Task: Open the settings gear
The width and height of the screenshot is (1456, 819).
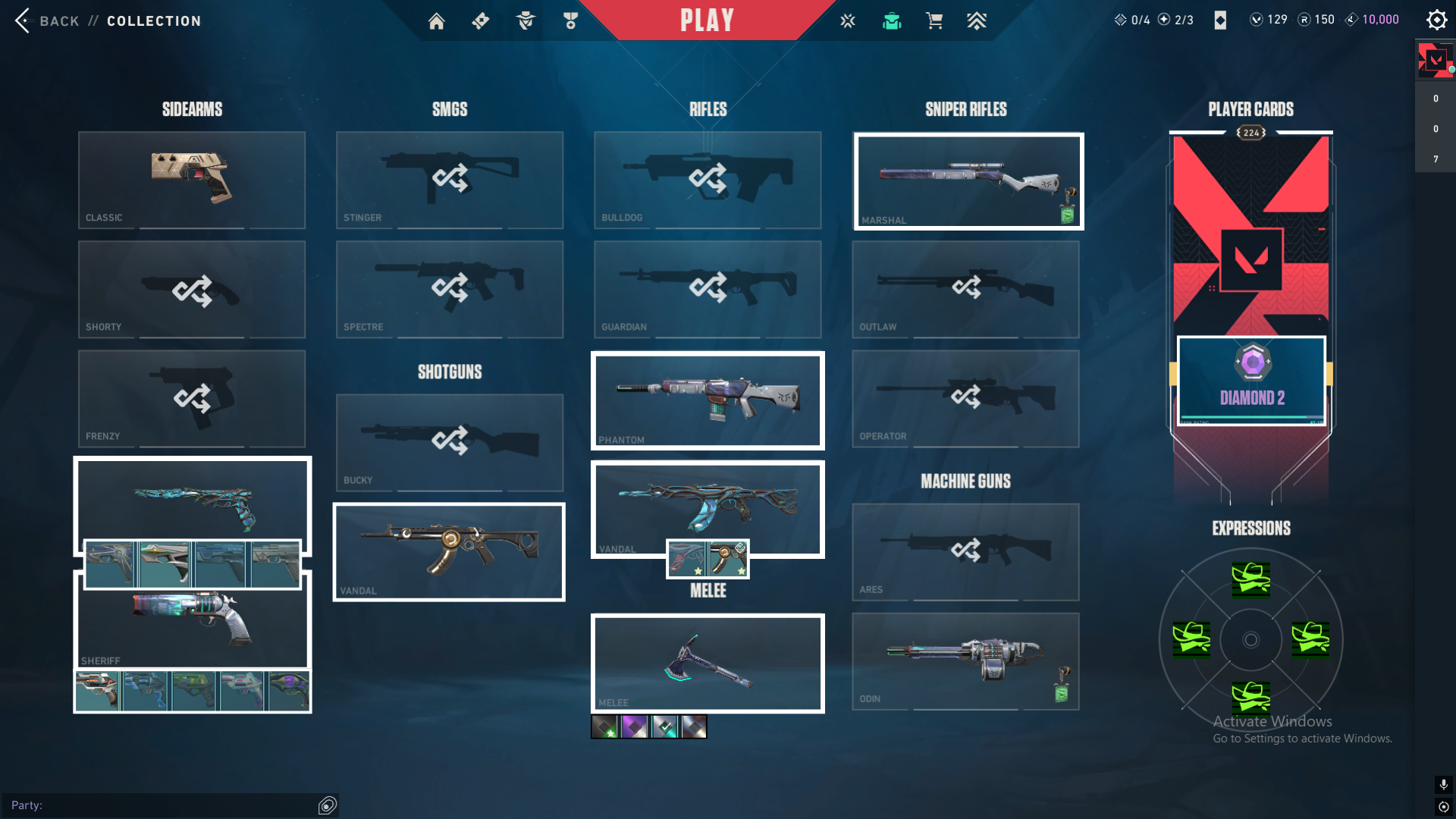Action: click(1436, 20)
